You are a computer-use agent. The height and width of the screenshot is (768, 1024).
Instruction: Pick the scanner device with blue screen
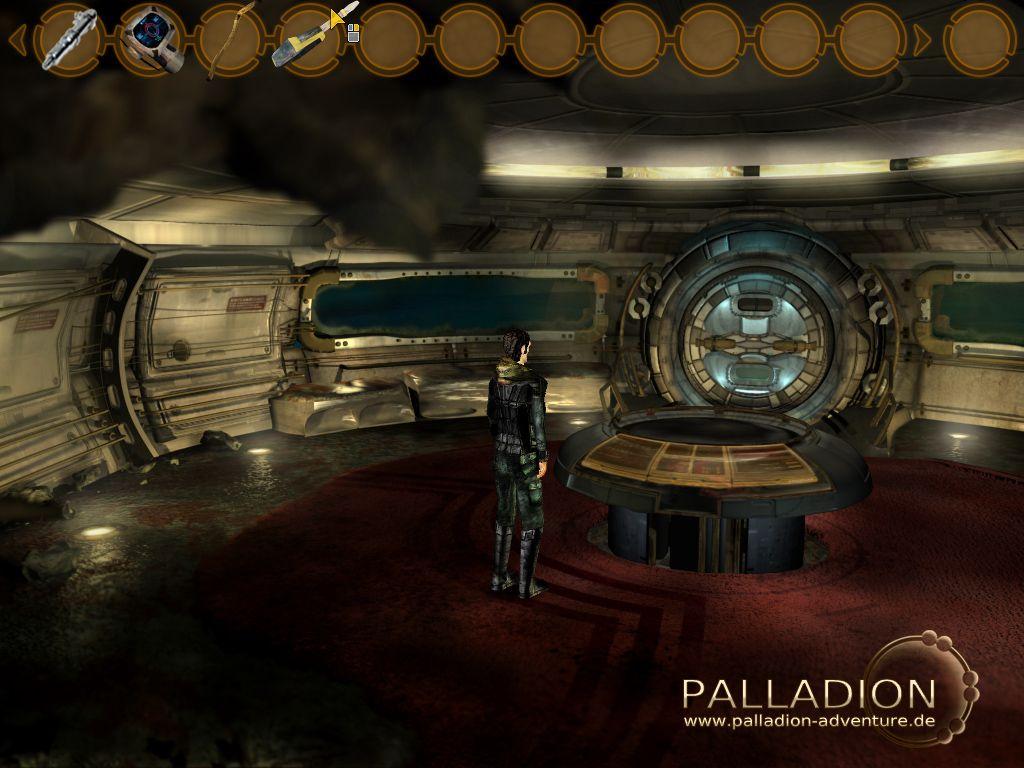153,40
